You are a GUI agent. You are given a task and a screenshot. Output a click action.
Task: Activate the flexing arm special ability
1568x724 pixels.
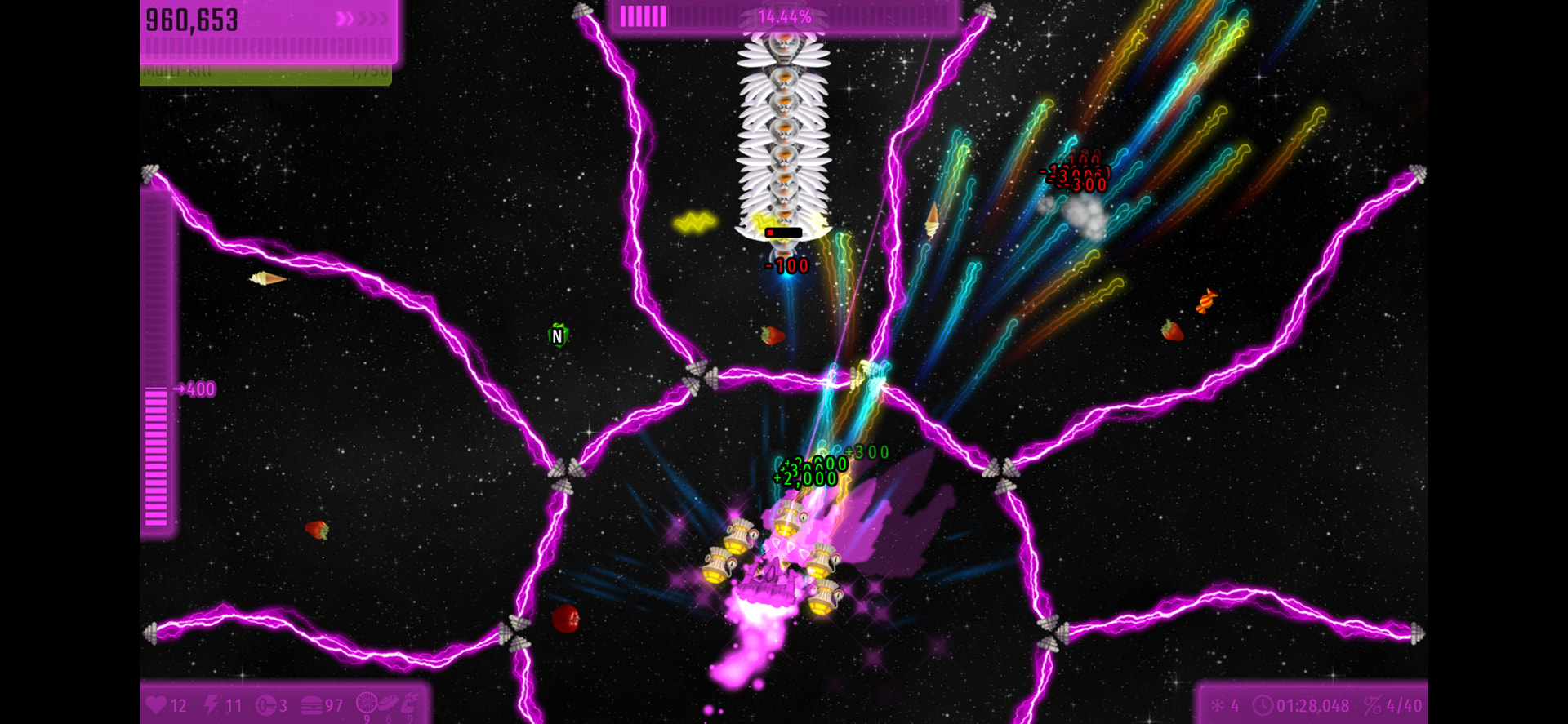point(410,703)
